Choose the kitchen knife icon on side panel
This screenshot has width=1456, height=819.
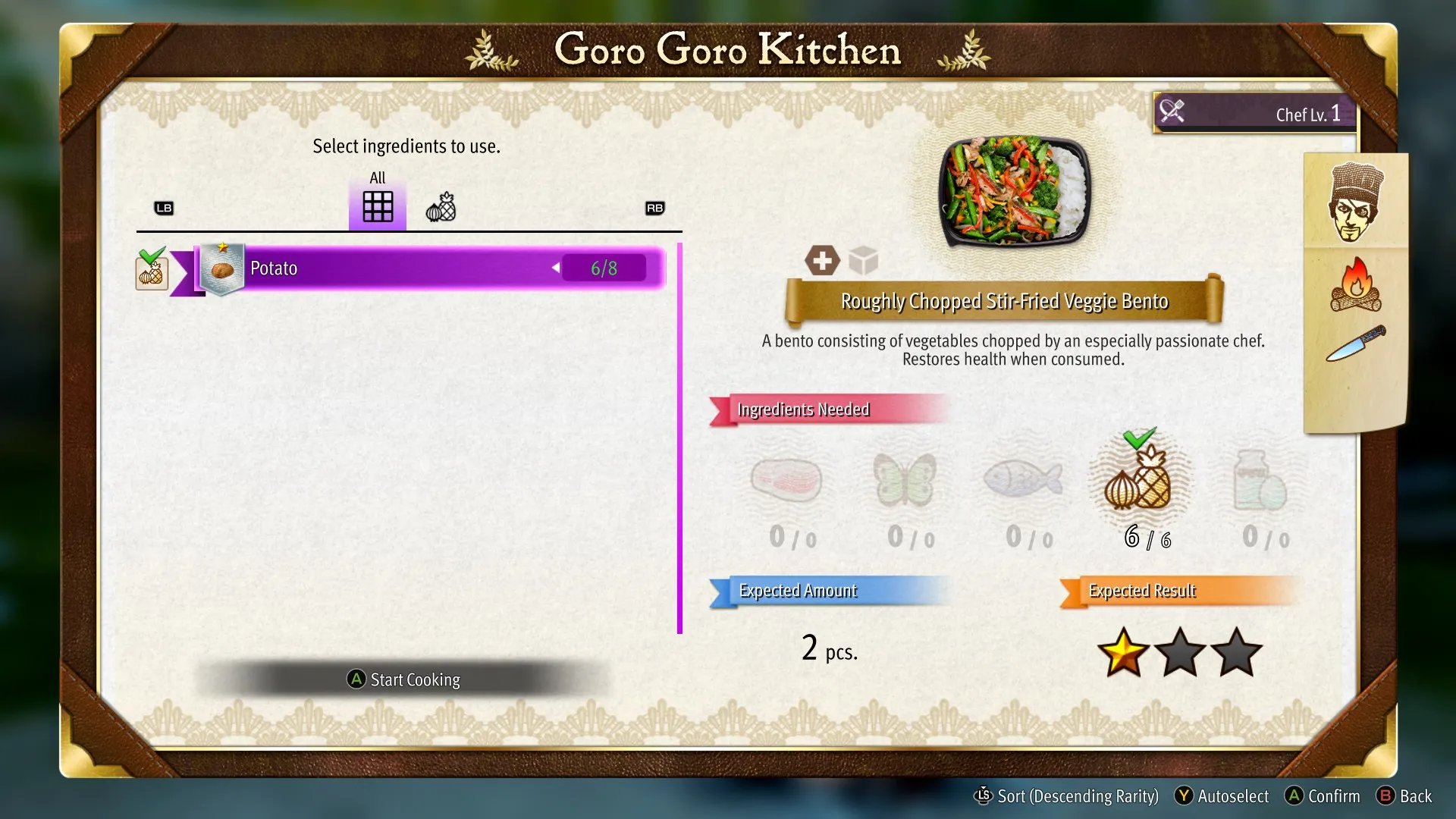point(1356,344)
